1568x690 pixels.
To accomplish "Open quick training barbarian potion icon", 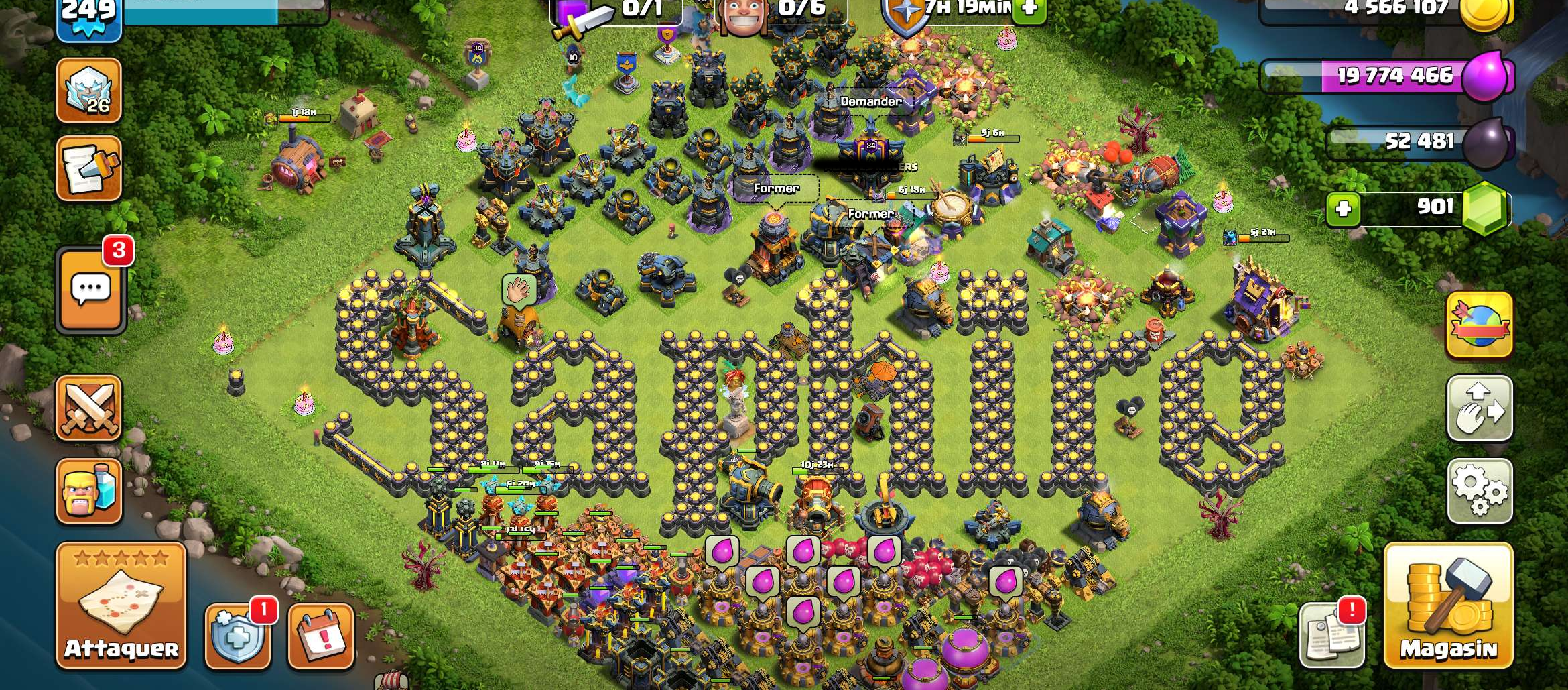I will (89, 492).
